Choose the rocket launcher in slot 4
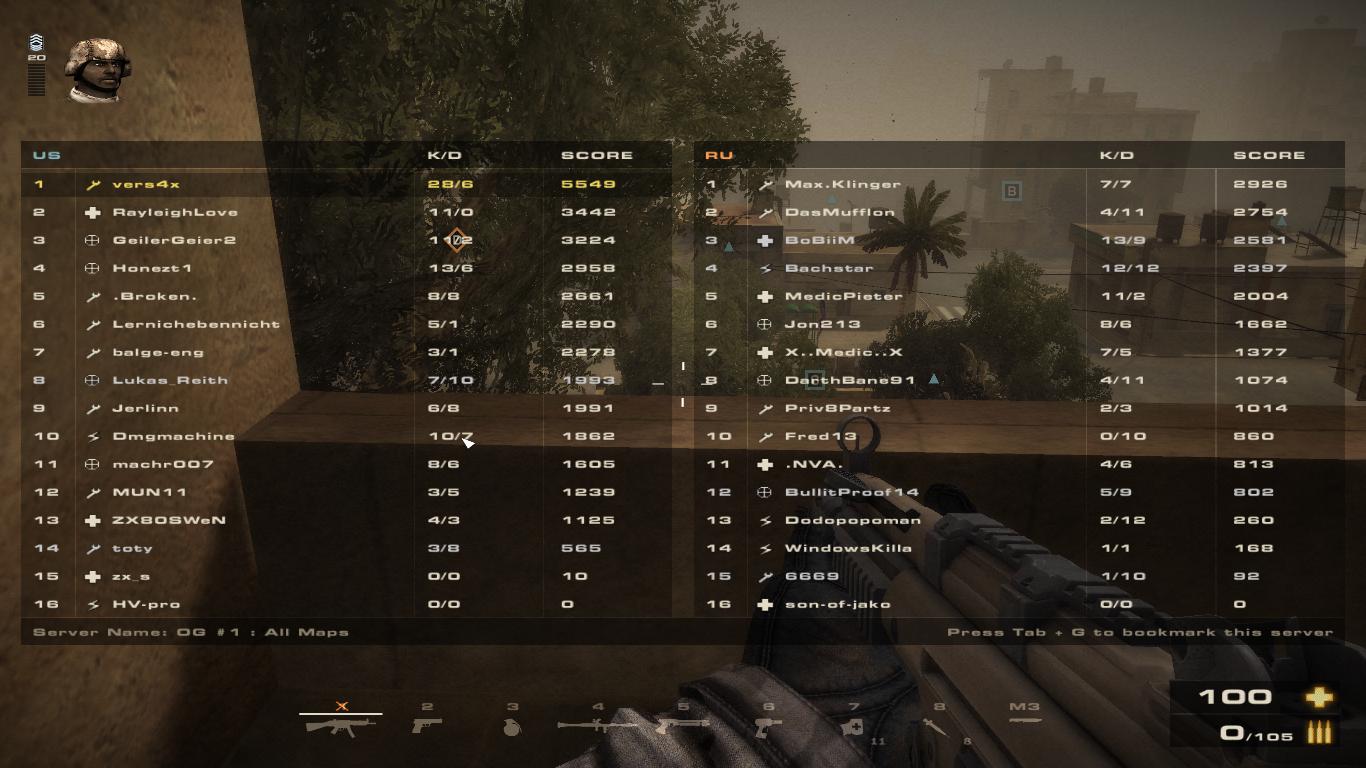The width and height of the screenshot is (1366, 768). pyautogui.click(x=597, y=724)
